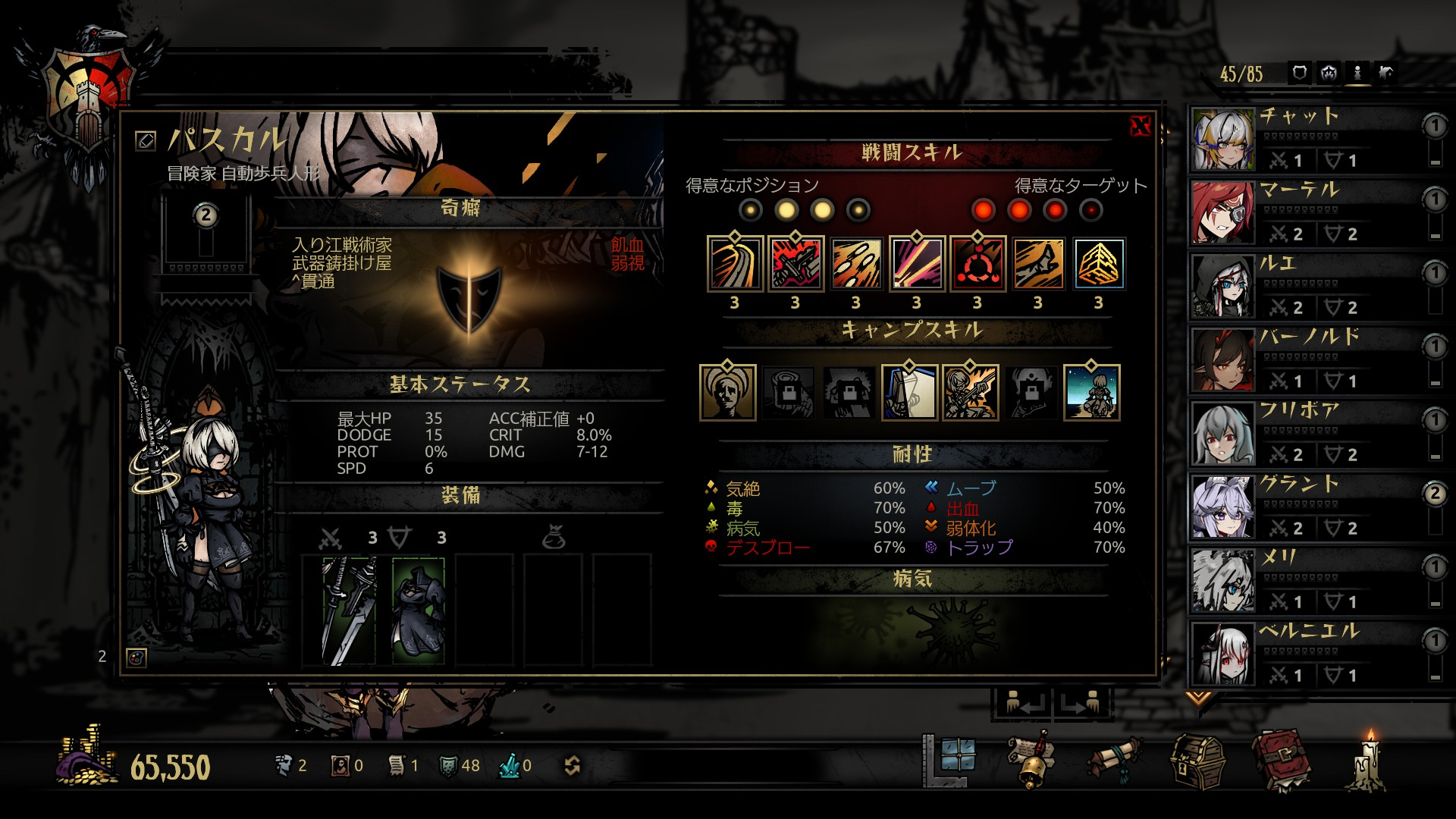1456x819 pixels.
Task: Select the starry night camping skill
Action: point(1091,392)
